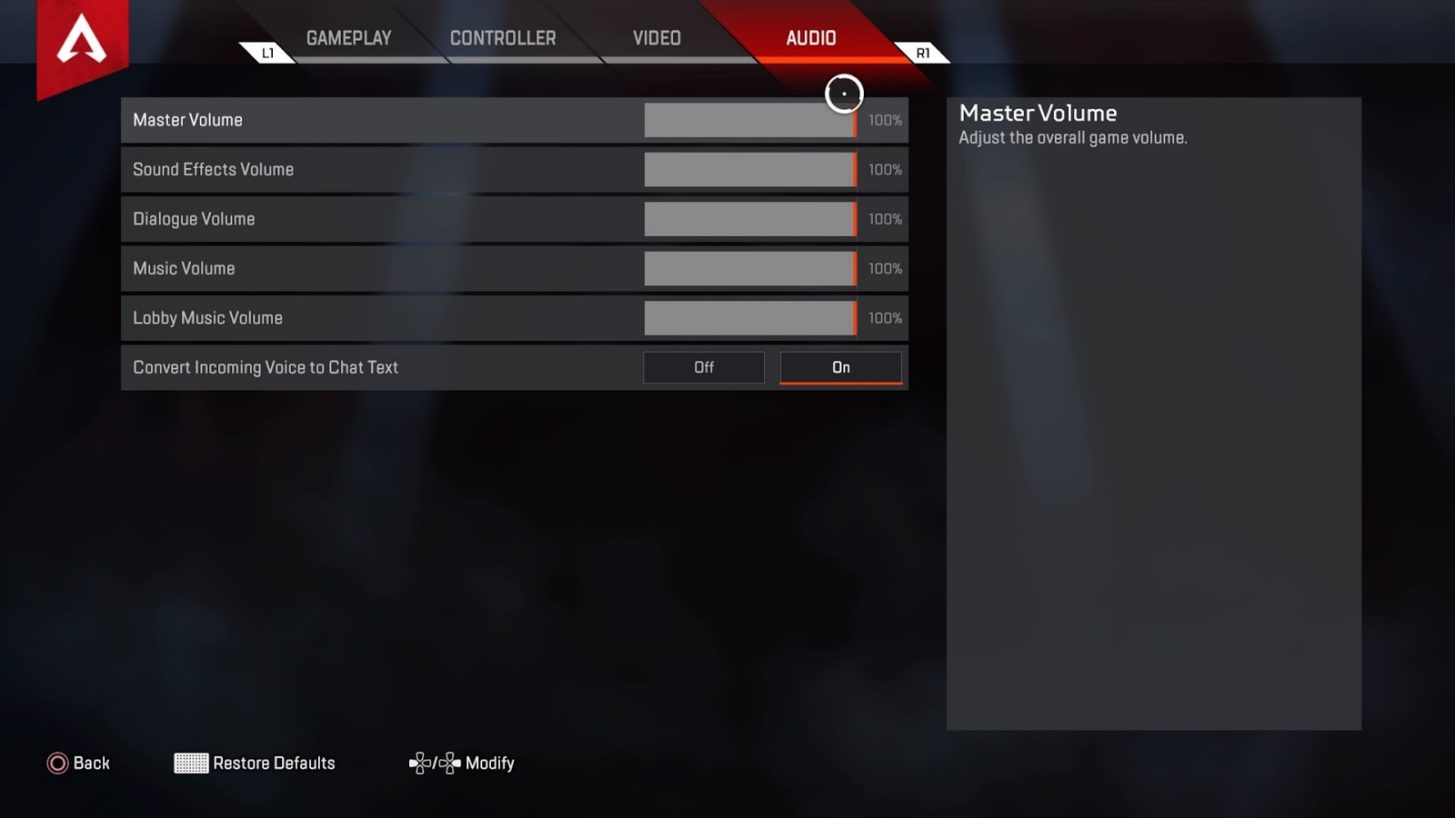Click the Dialogue Volume slider
Screen dimensions: 1455x818
[x=750, y=218]
